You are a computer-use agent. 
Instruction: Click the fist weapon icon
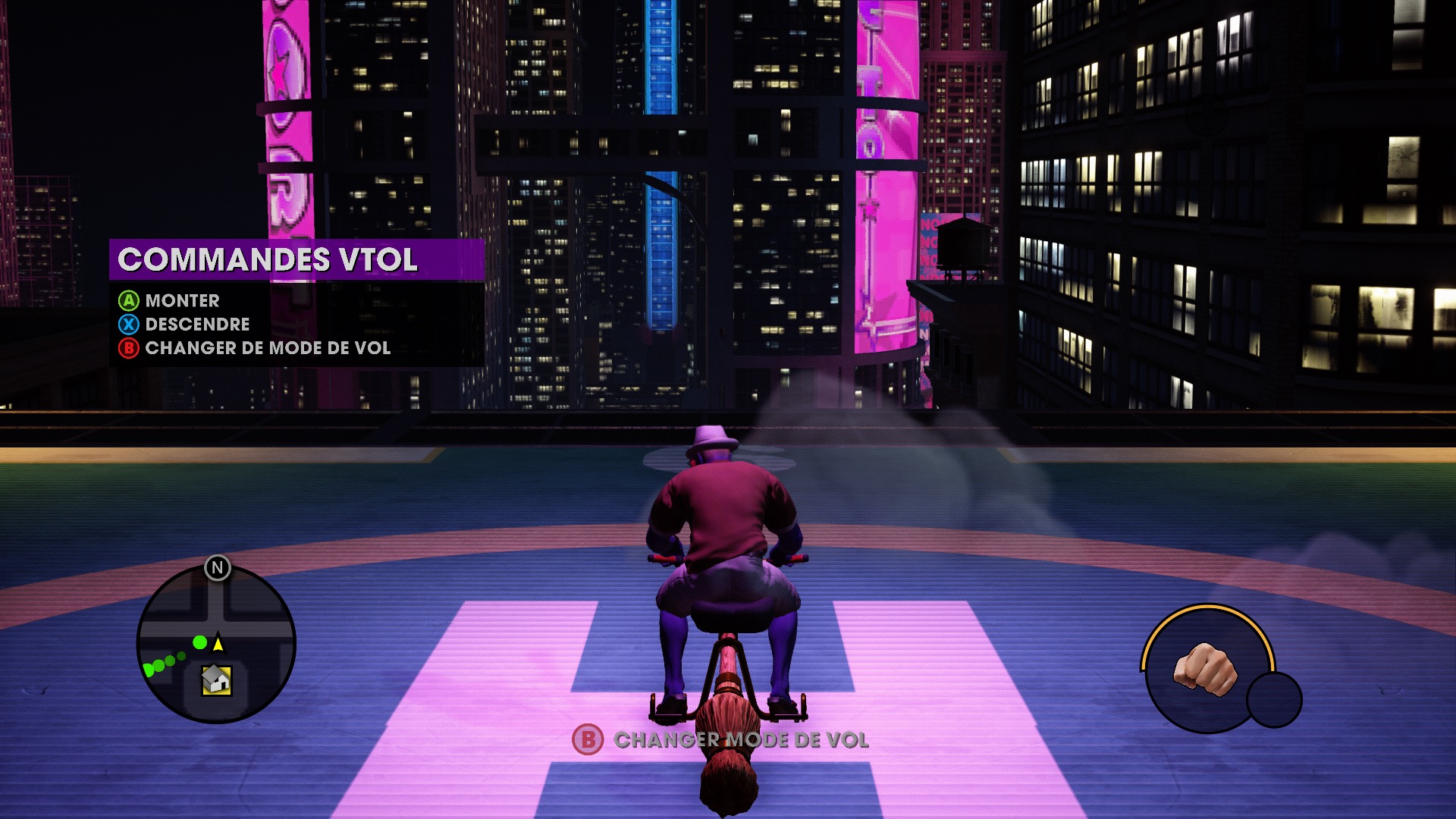coord(1205,668)
